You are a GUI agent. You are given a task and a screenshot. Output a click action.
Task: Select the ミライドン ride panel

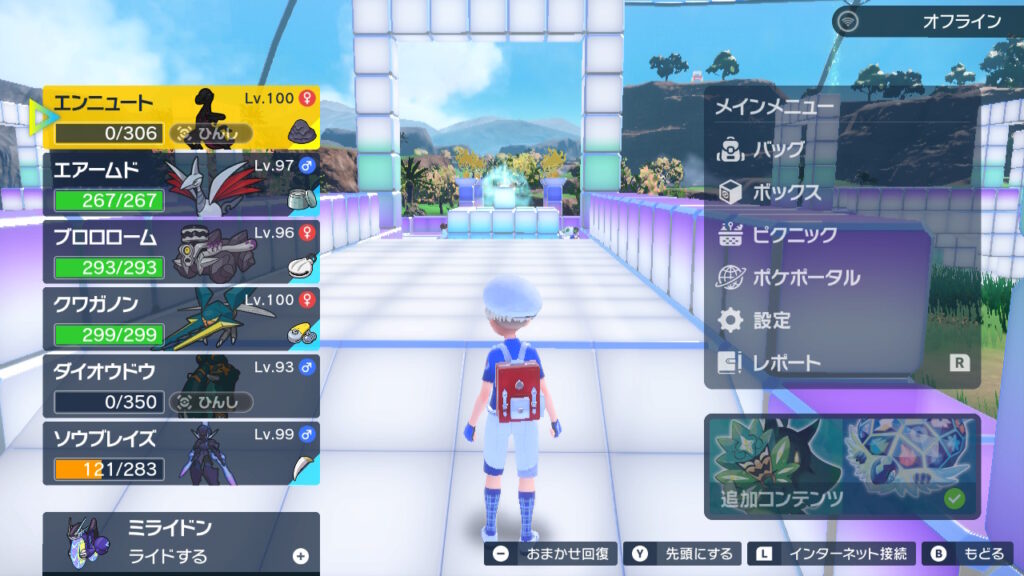pos(180,542)
